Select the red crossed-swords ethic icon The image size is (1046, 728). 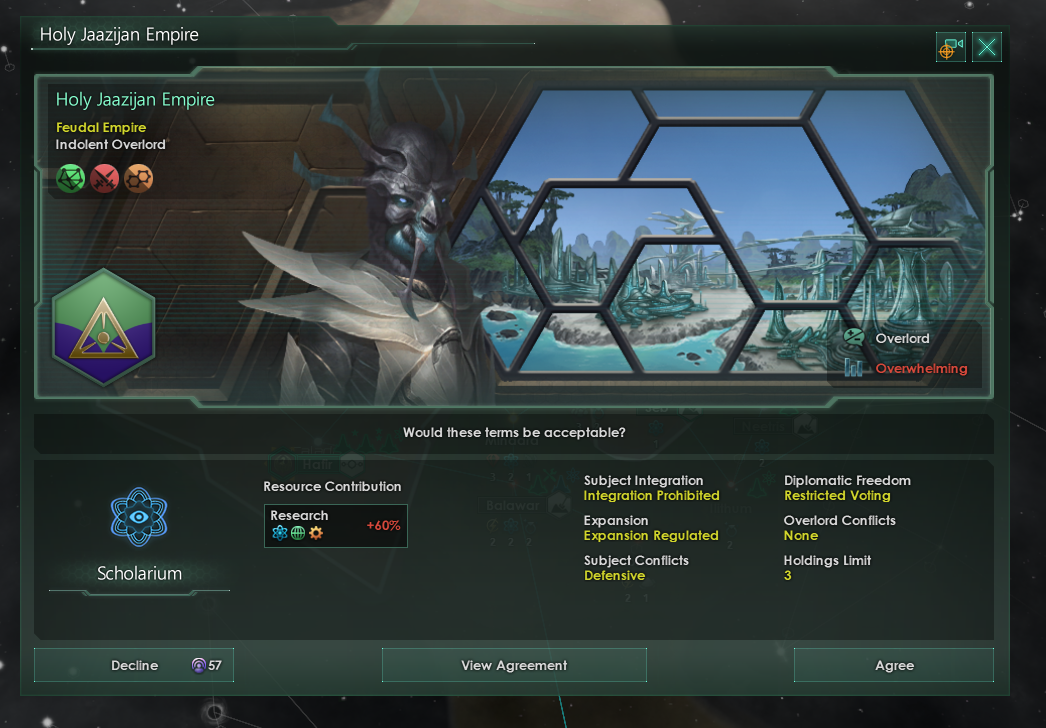coord(105,179)
